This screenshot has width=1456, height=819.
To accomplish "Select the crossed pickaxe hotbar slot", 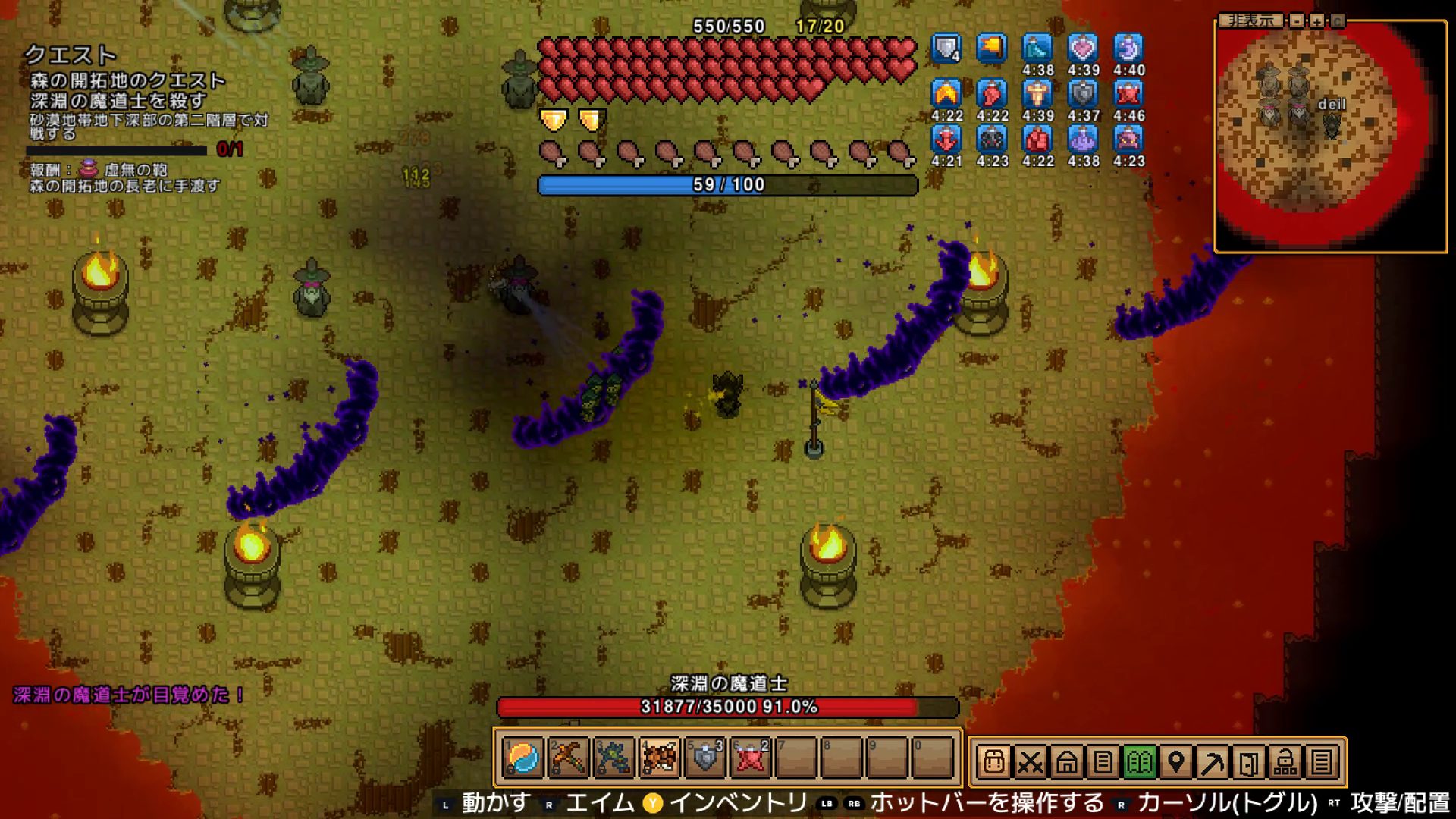I will (568, 758).
